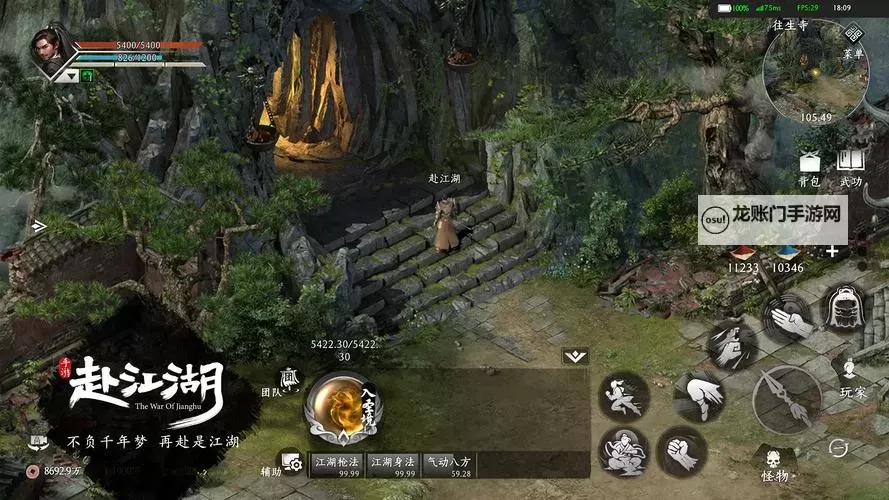Select the 江湖枪法 skill slot
The image size is (889, 500).
pyautogui.click(x=337, y=465)
